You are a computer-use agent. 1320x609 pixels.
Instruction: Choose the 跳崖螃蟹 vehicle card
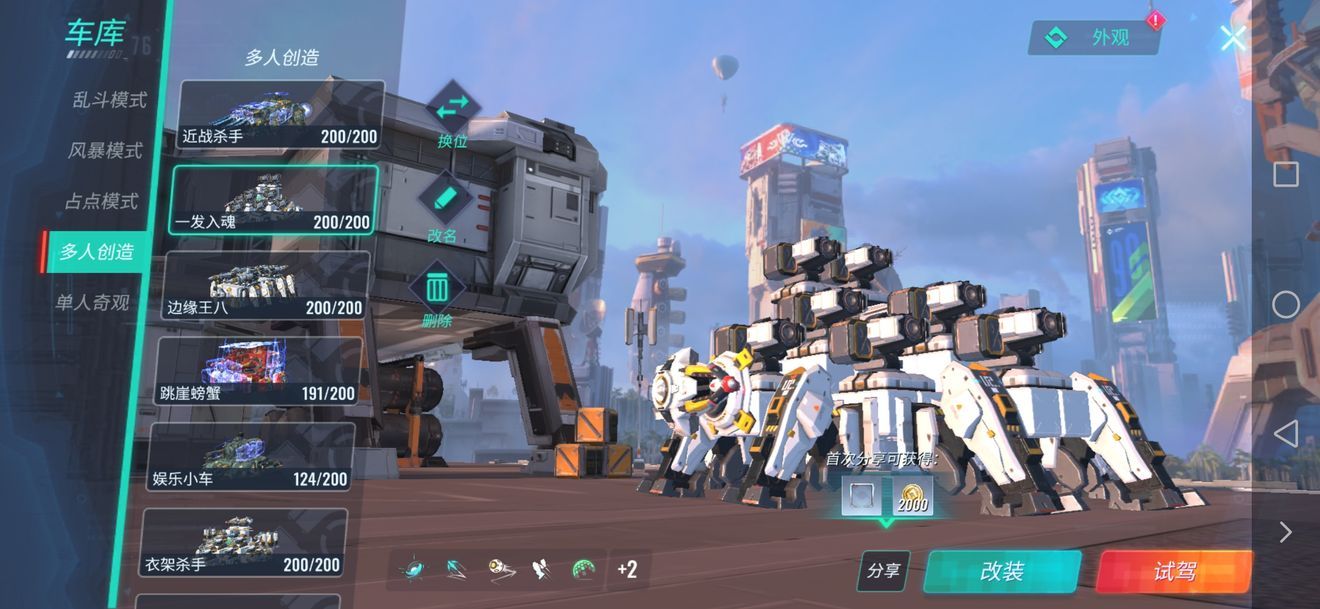pos(259,371)
